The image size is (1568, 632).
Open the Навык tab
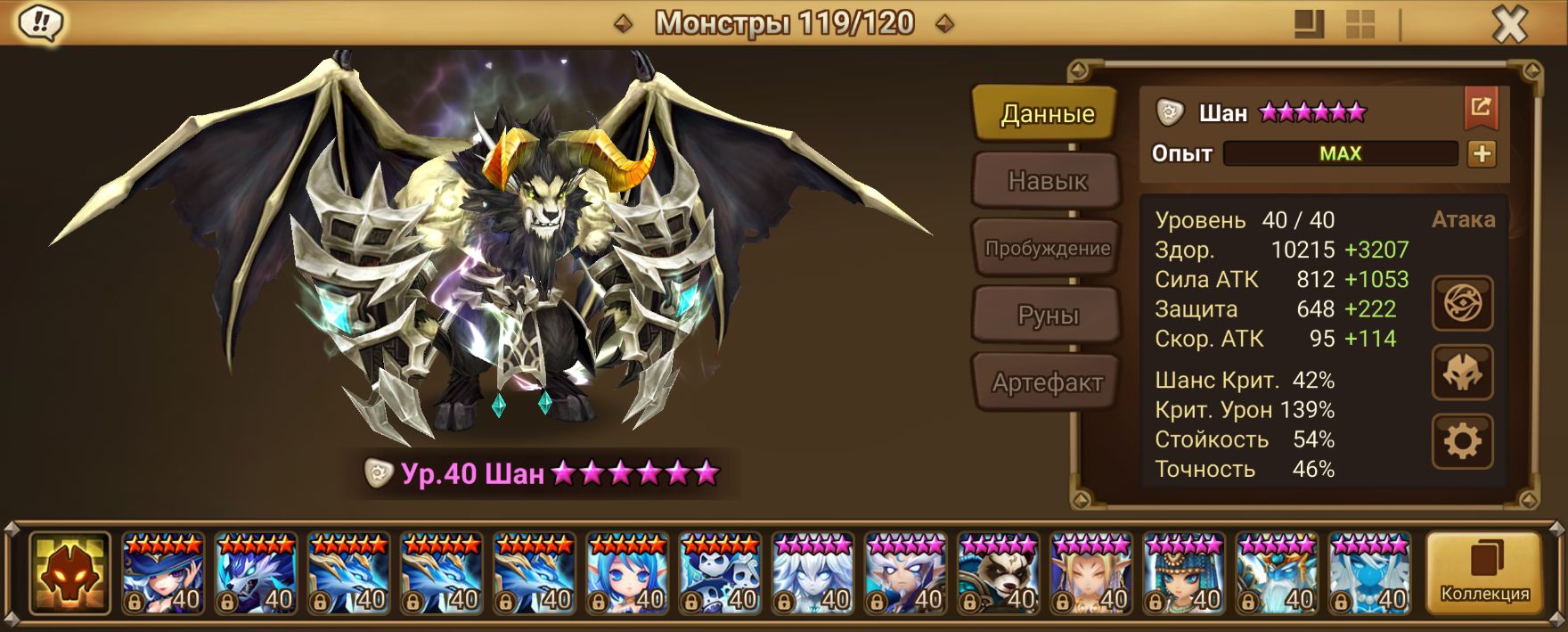[x=1046, y=181]
